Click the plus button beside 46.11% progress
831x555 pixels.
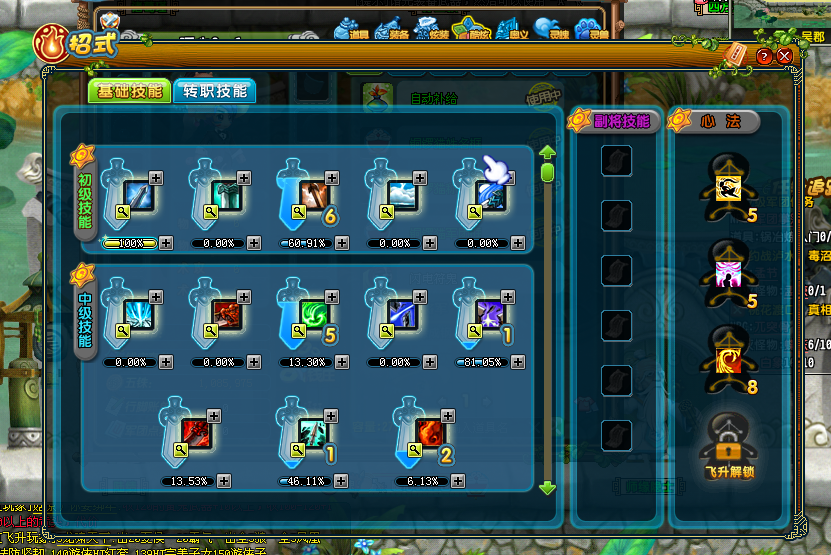pyautogui.click(x=342, y=481)
